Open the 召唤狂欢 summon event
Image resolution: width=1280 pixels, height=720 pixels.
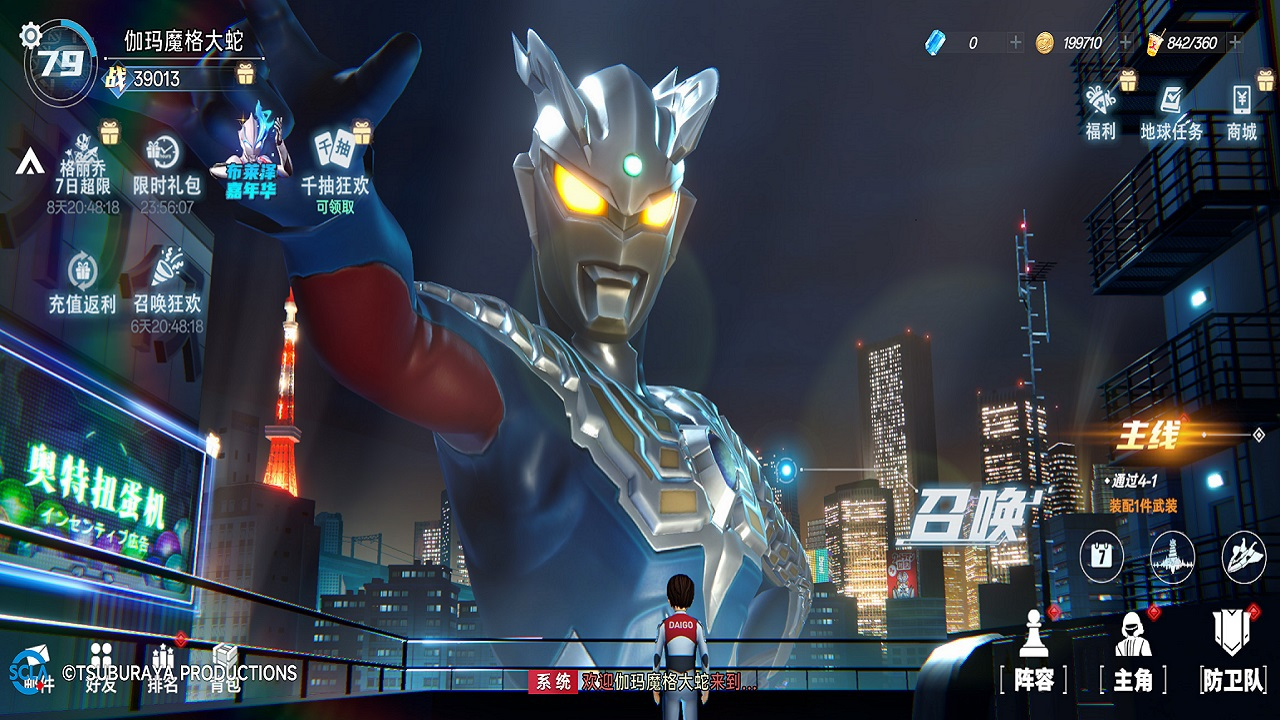pos(167,283)
